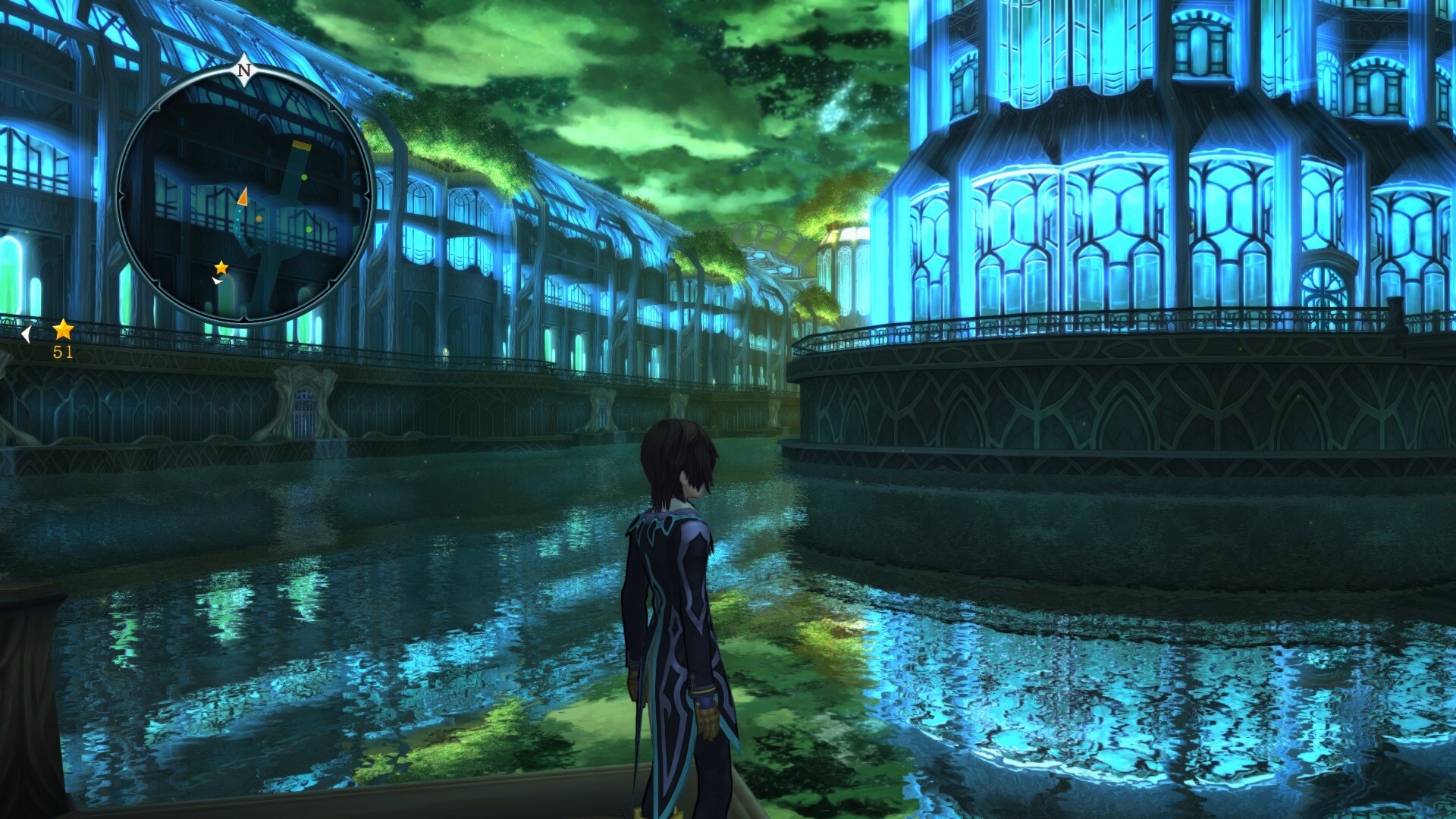The height and width of the screenshot is (819, 1456).
Task: Click the orange player arrow on the minimap
Action: tap(243, 196)
